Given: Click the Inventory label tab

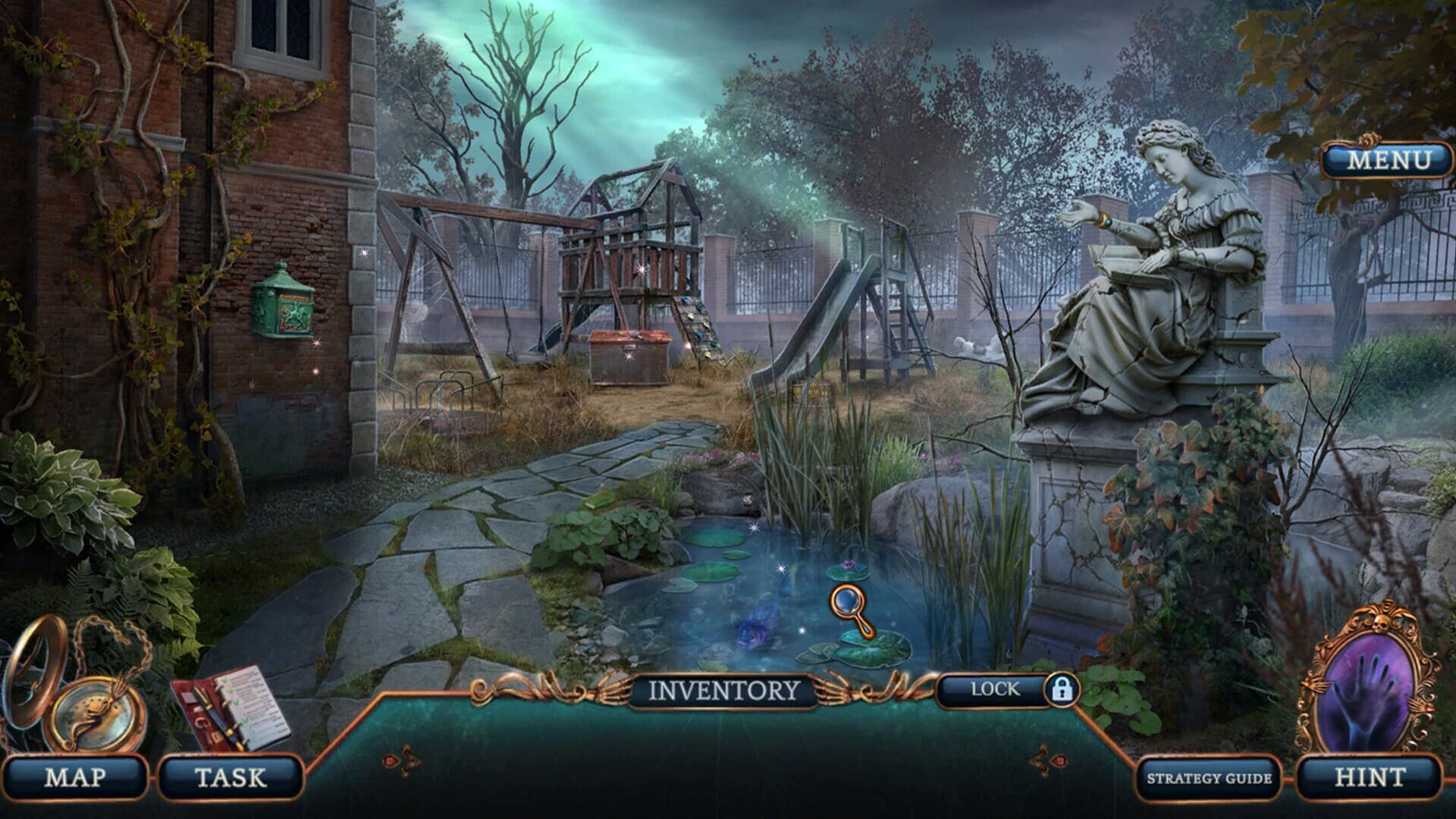Looking at the screenshot, I should 724,690.
